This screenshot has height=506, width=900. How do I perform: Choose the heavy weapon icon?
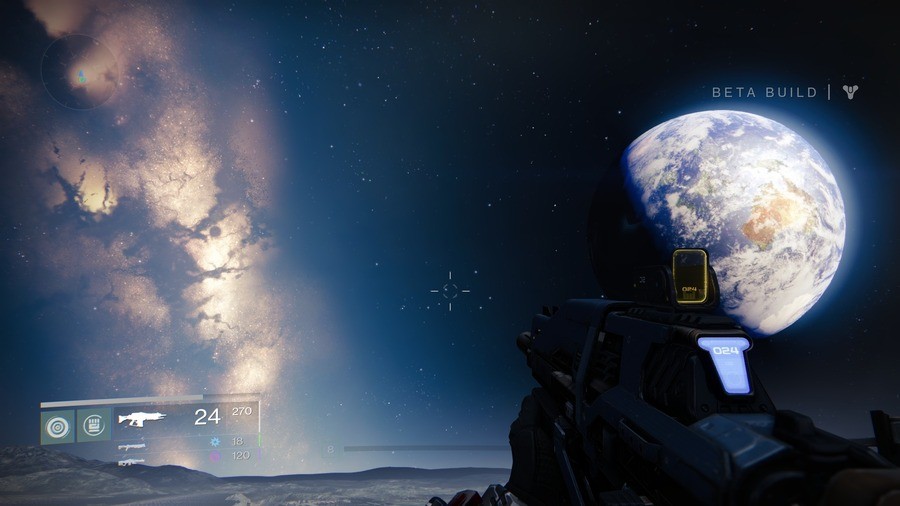pos(131,461)
